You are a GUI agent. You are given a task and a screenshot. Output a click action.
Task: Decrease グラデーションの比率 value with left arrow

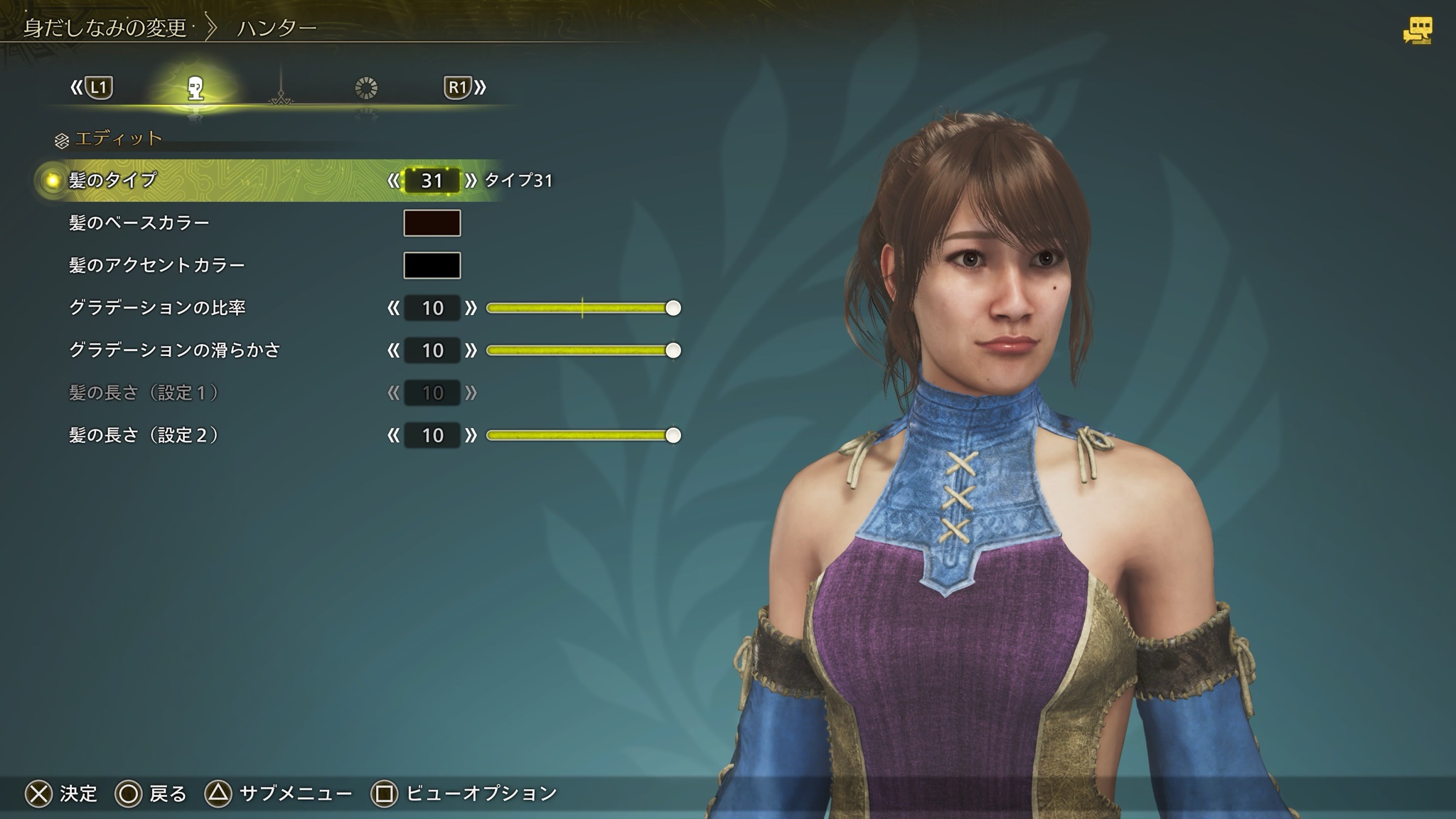[393, 308]
